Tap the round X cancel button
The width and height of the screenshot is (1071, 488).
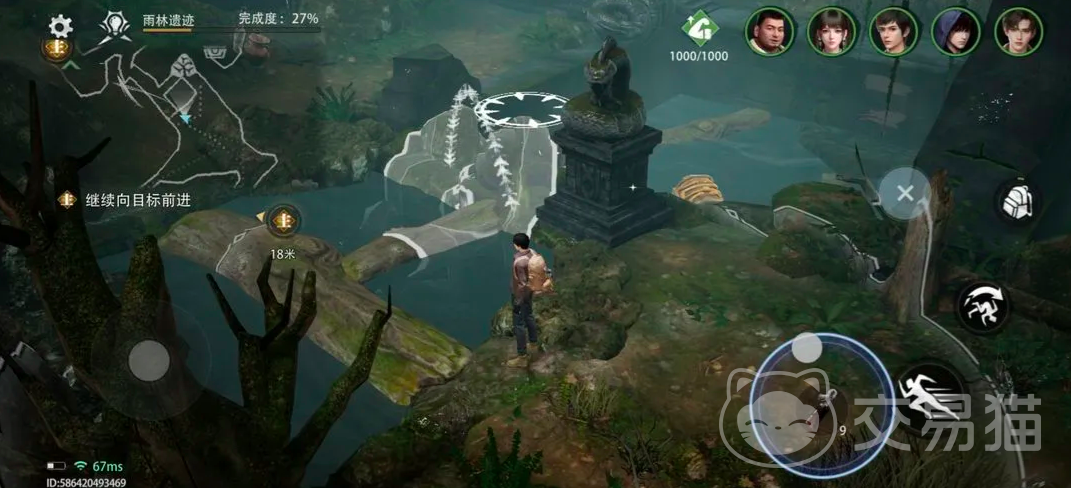click(905, 193)
